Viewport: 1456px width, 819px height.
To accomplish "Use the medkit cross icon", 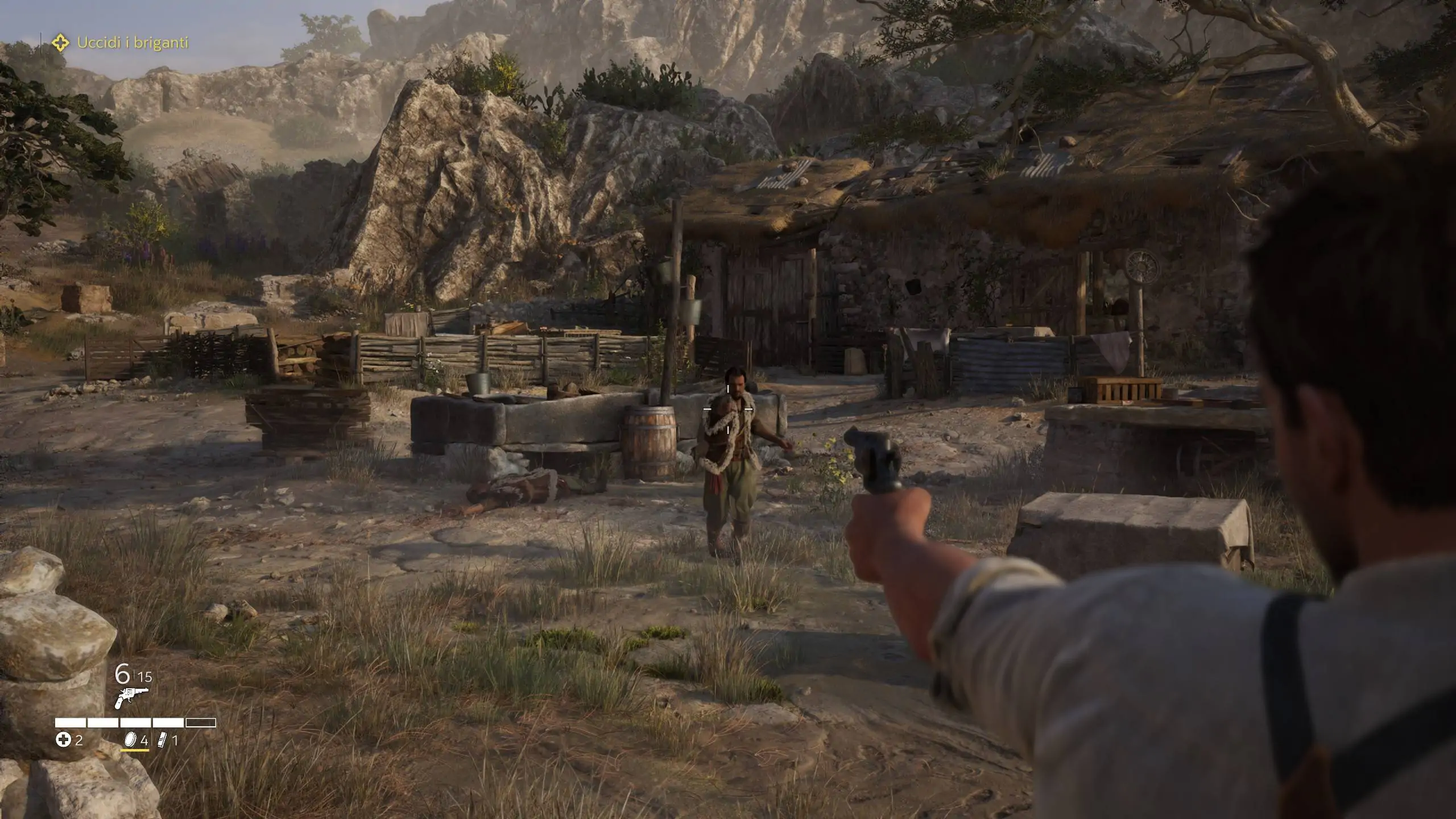I will (x=63, y=740).
